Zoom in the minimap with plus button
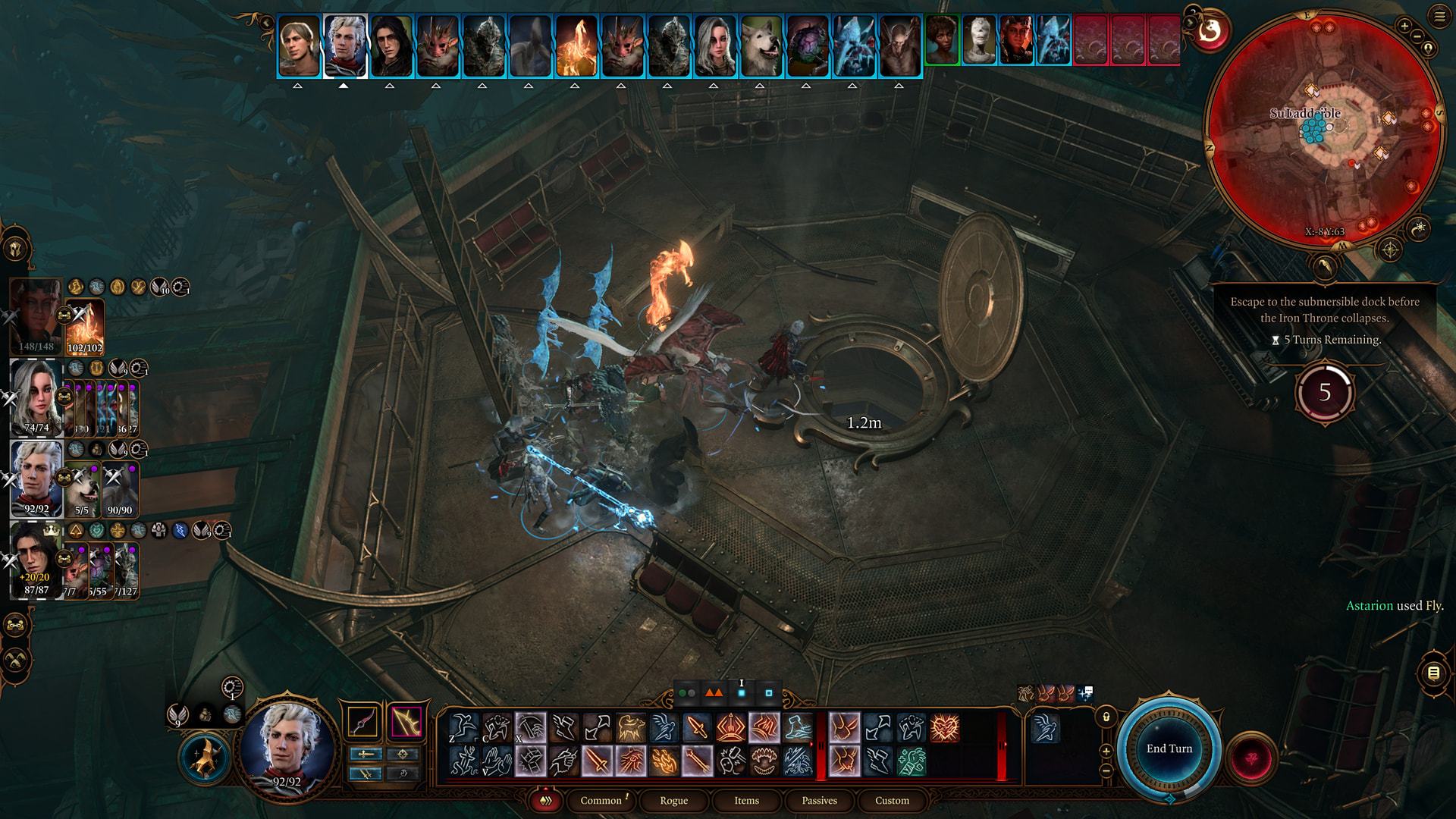Image resolution: width=1456 pixels, height=819 pixels. click(x=1404, y=27)
